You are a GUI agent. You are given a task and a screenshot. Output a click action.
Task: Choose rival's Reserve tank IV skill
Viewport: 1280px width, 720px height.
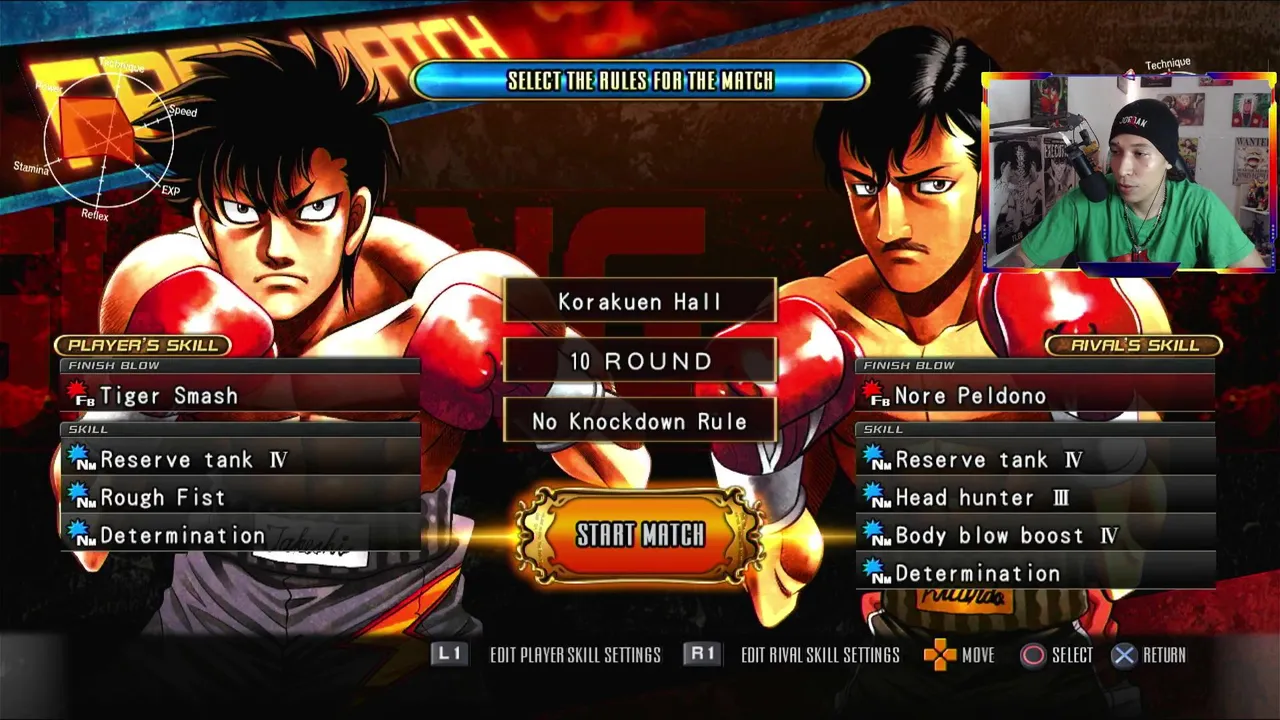pos(1035,460)
